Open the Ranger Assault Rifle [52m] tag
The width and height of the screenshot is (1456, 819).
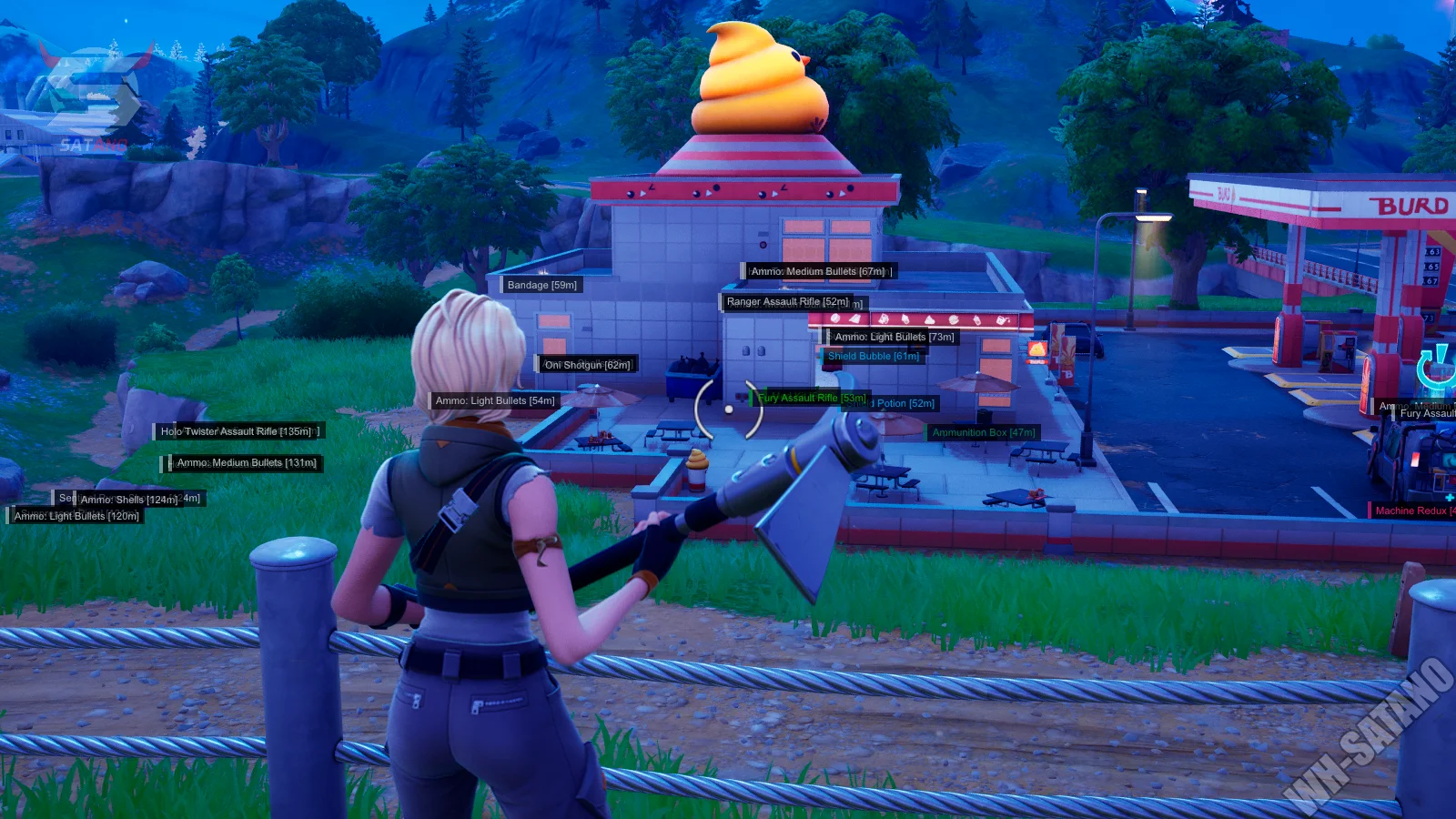tap(788, 301)
